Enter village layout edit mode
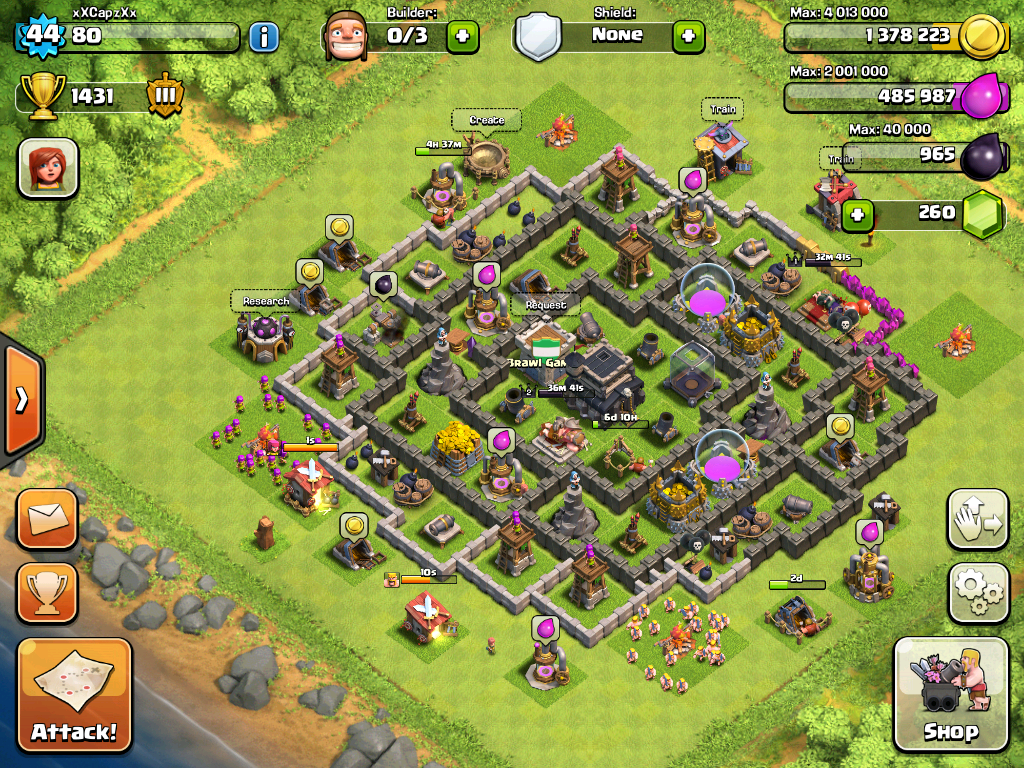Viewport: 1024px width, 768px height. [x=978, y=519]
